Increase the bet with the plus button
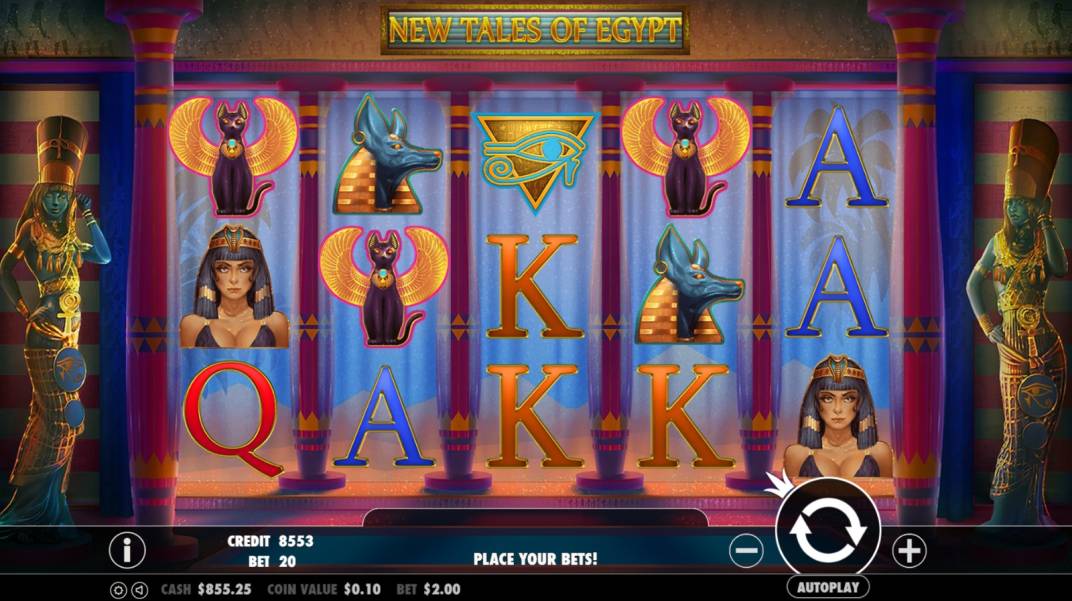Image resolution: width=1072 pixels, height=601 pixels. coord(908,550)
